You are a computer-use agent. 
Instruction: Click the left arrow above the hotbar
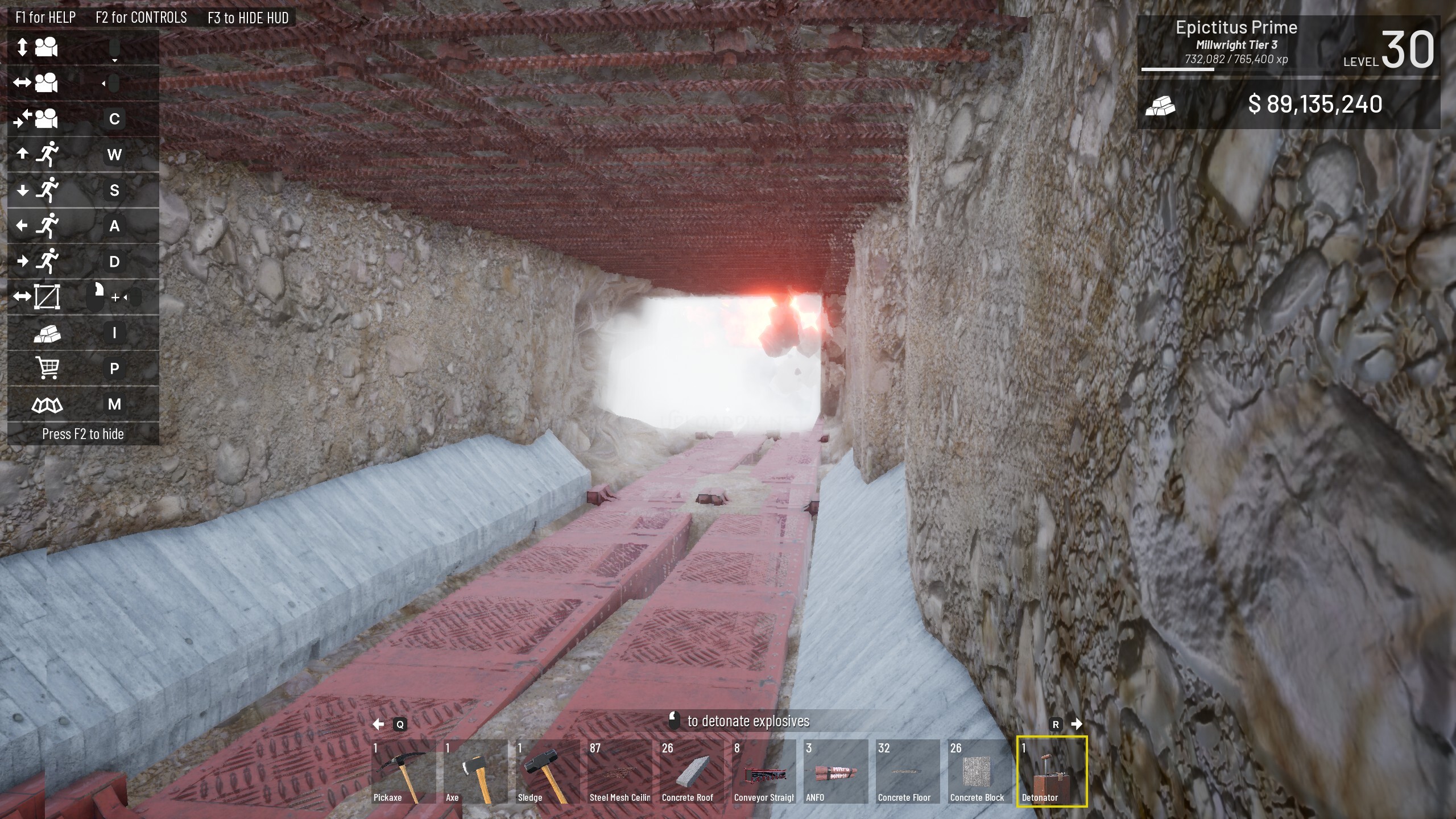click(378, 724)
